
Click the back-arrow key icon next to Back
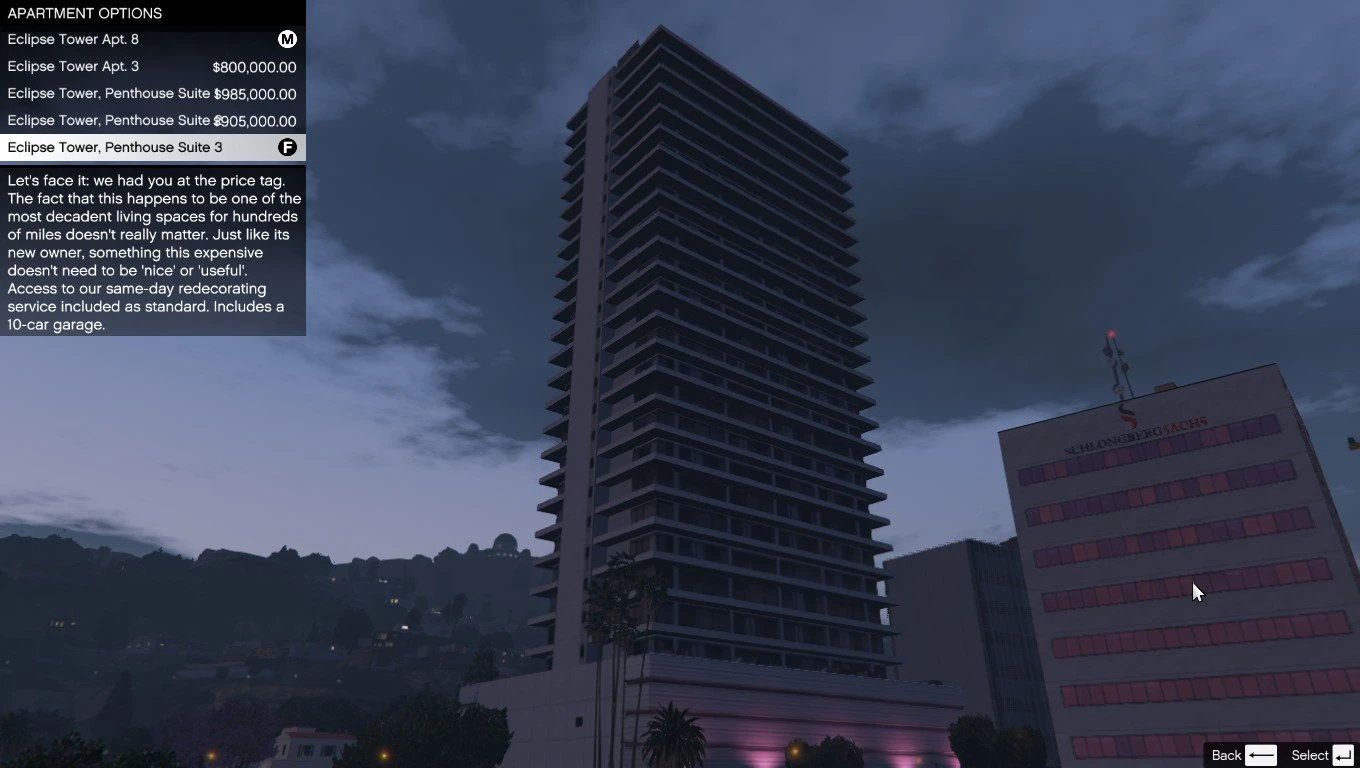pyautogui.click(x=1261, y=755)
